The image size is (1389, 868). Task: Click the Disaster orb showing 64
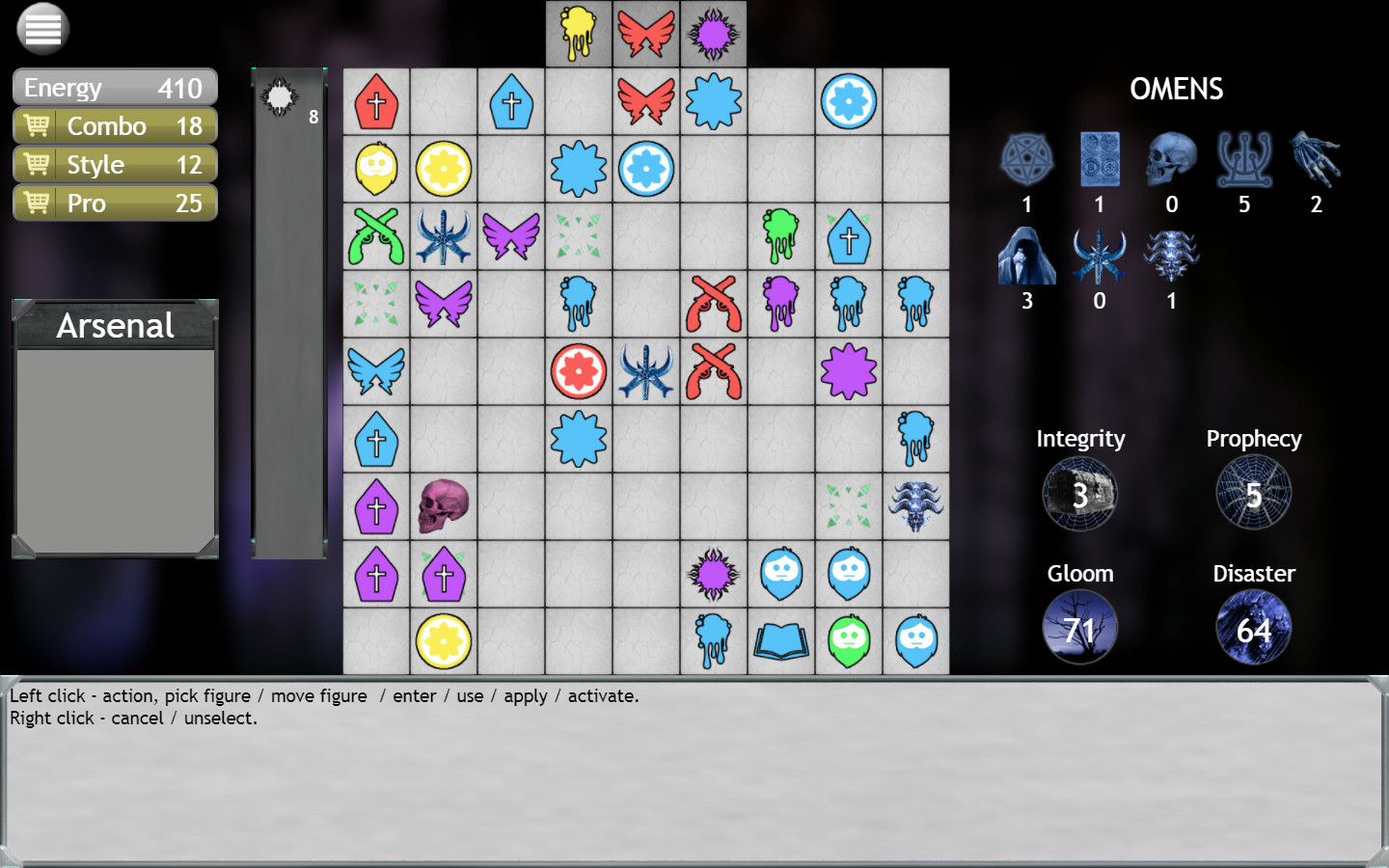[x=1253, y=627]
